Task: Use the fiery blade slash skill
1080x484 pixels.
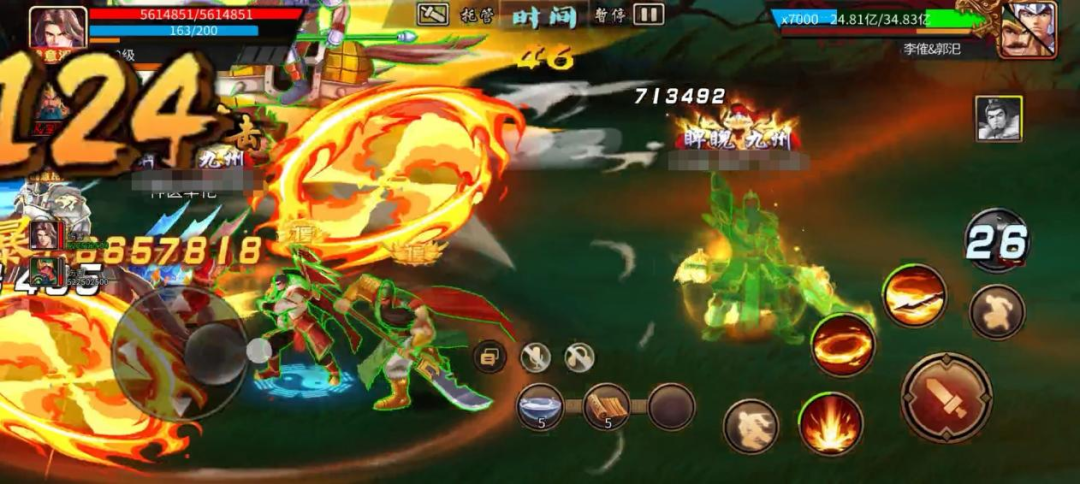Action: [914, 294]
